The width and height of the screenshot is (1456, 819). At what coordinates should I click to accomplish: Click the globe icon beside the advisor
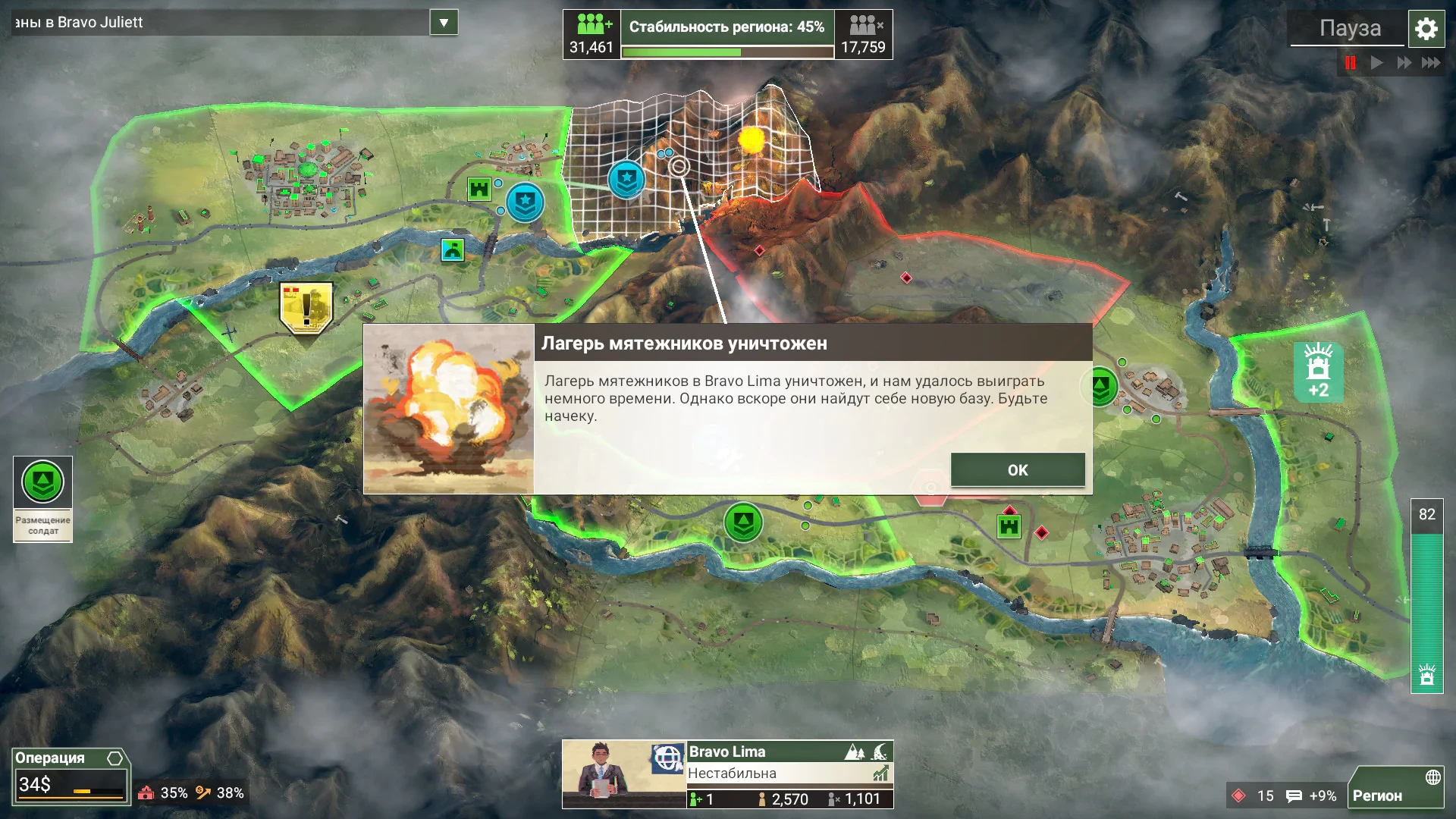point(668,758)
